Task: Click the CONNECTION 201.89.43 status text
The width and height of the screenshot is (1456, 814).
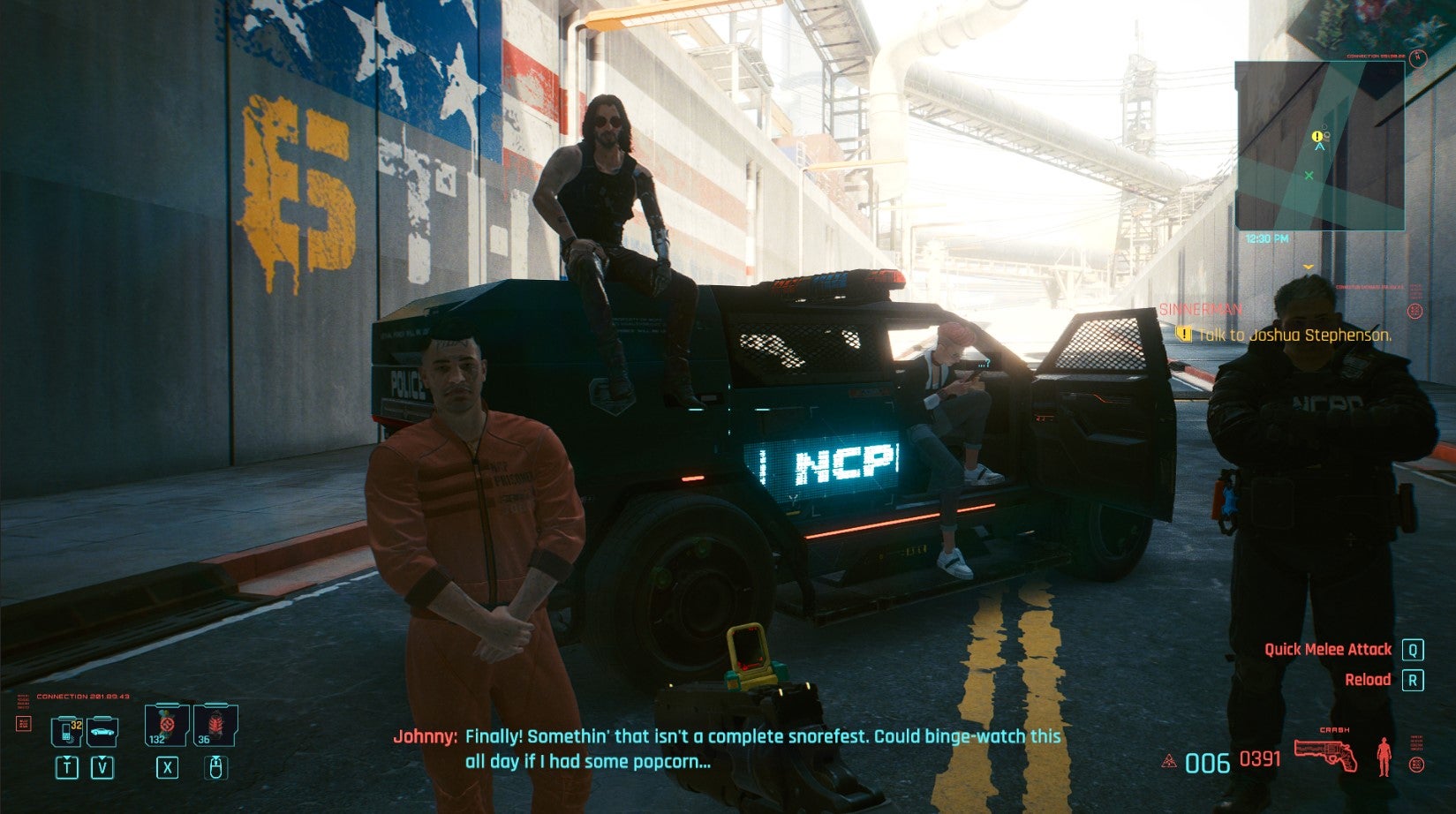Action: 82,697
